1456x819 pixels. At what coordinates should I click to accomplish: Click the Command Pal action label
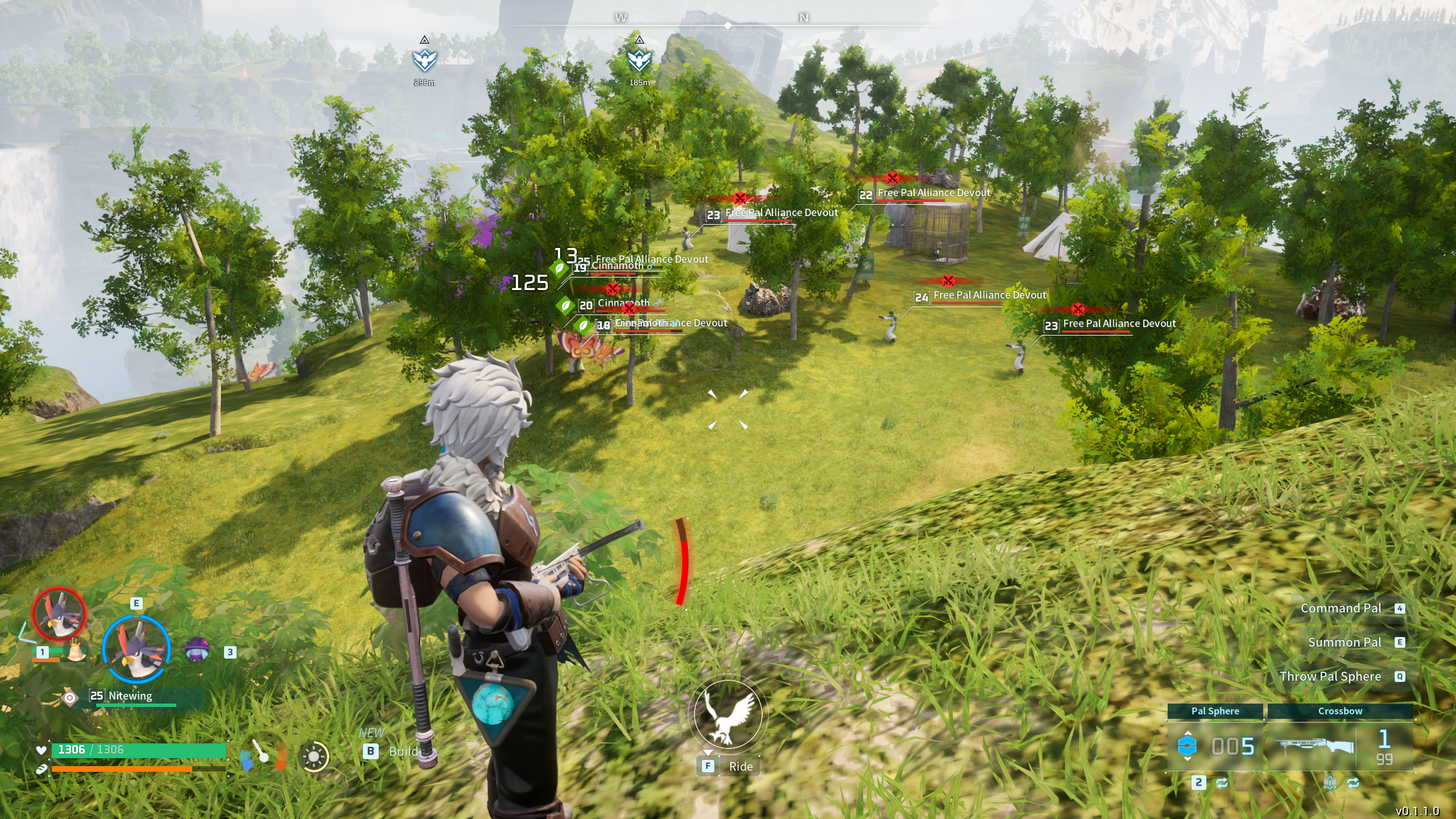click(x=1341, y=609)
